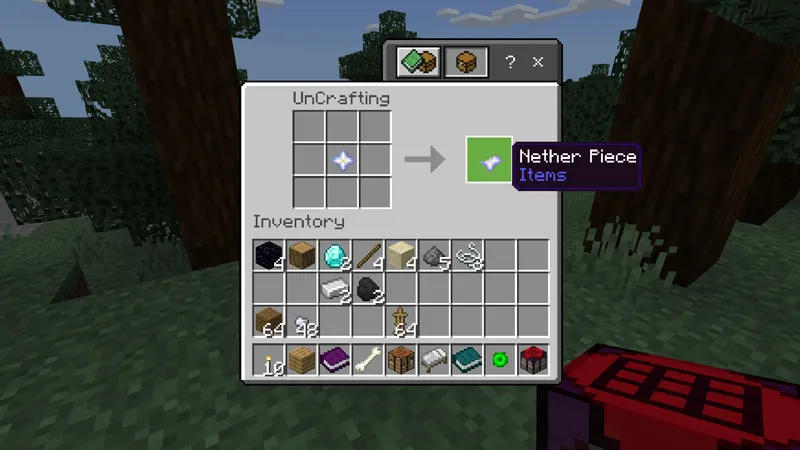This screenshot has height=450, width=800.
Task: Switch to the chest-only tab
Action: (466, 62)
